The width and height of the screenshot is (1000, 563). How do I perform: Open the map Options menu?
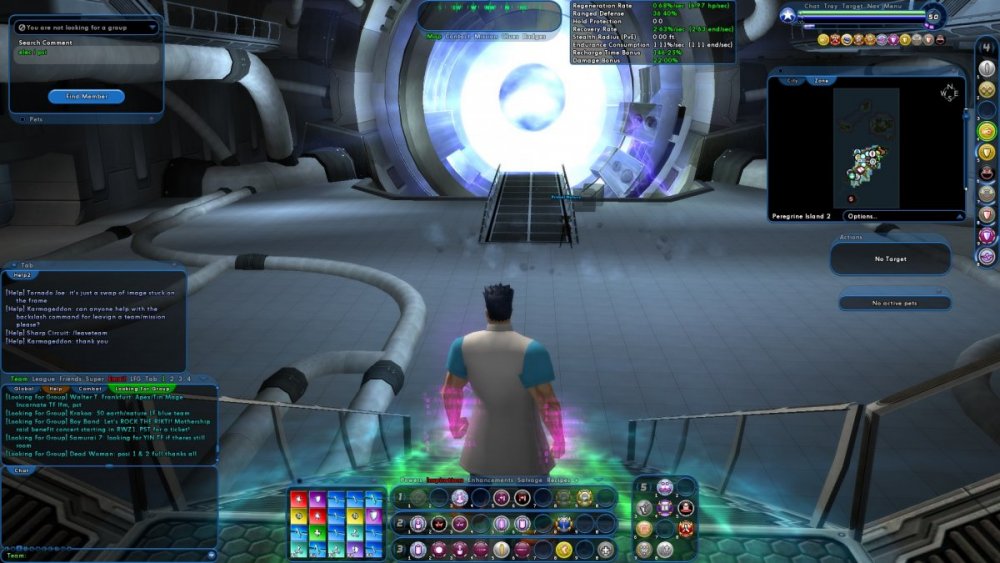(x=862, y=216)
